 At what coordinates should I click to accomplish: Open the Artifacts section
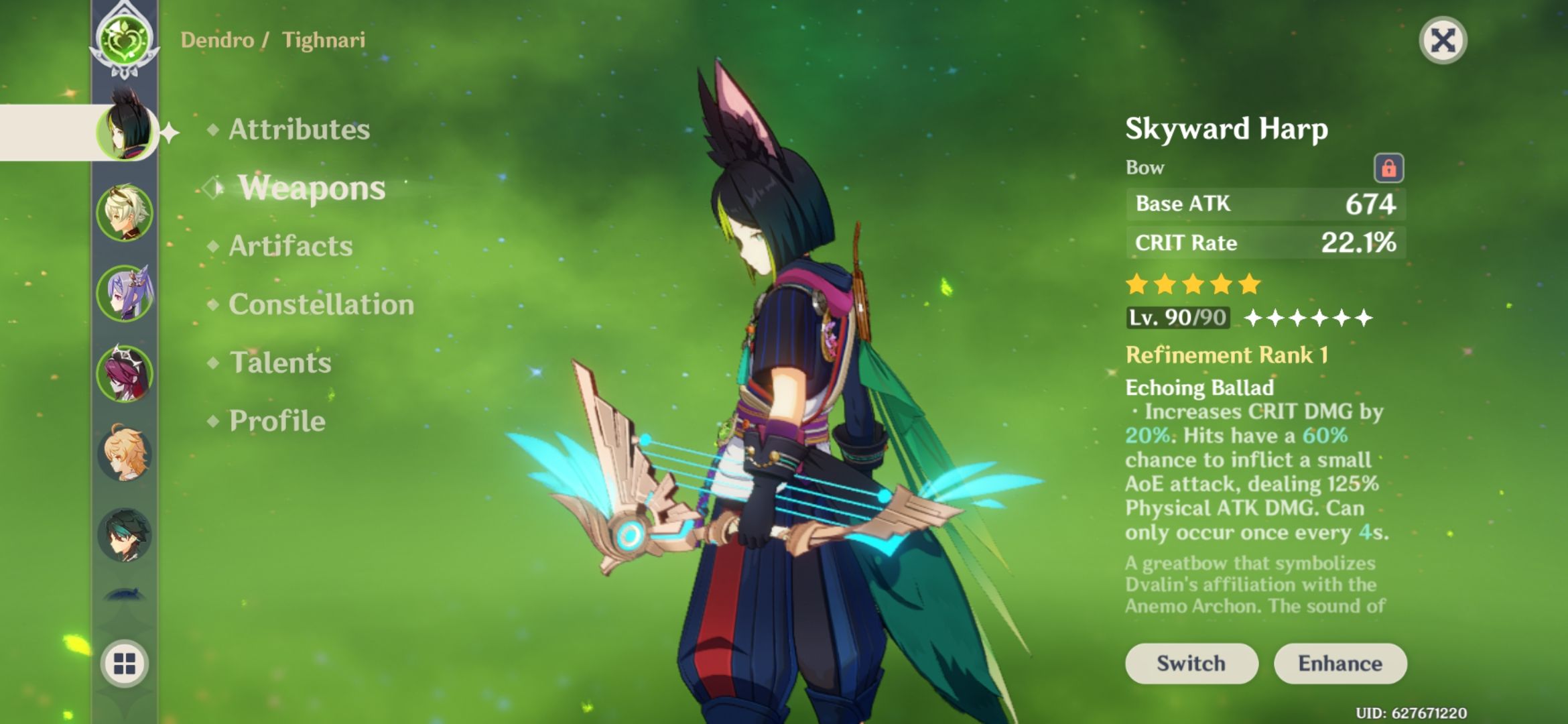289,247
